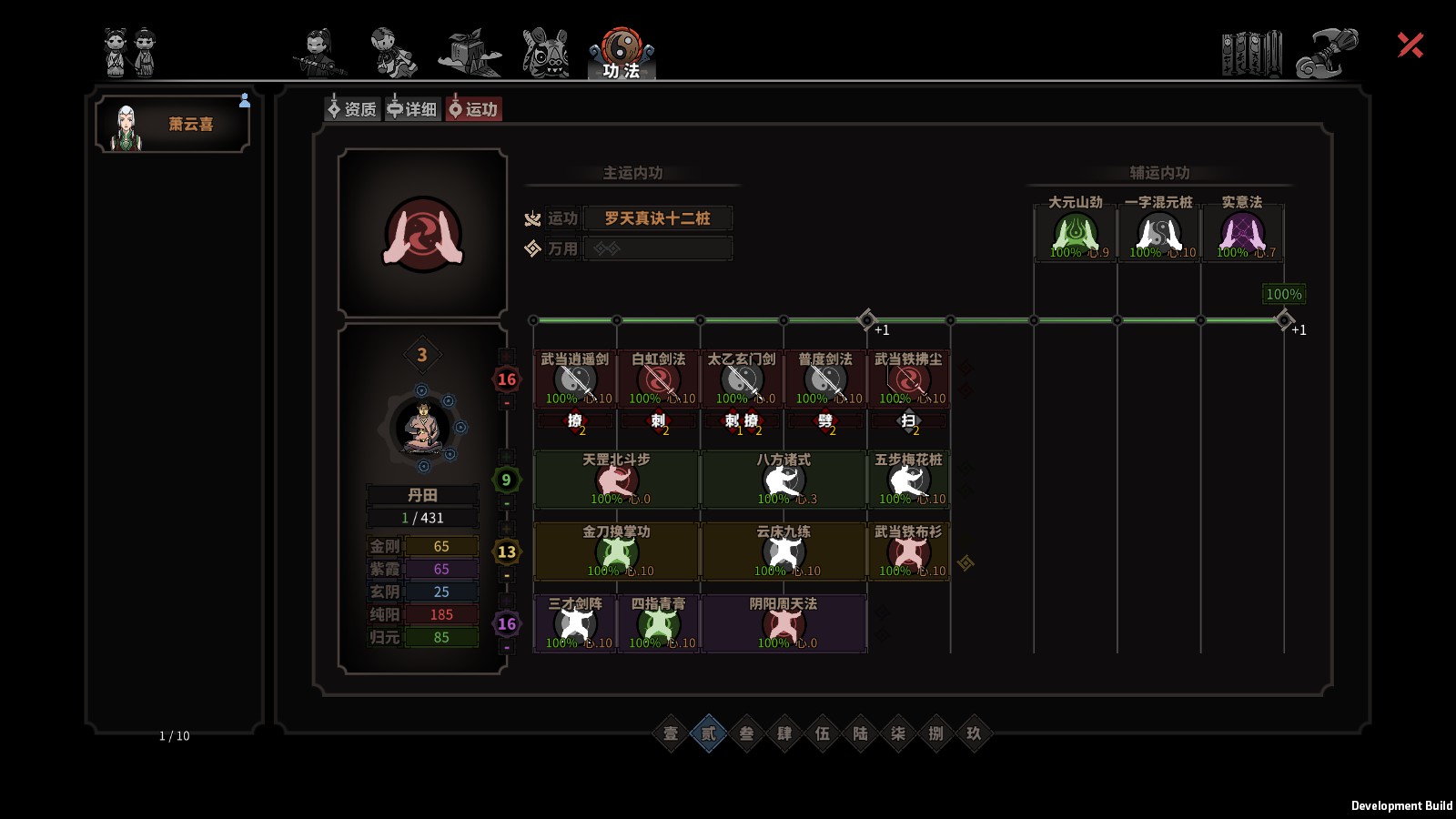Image resolution: width=1456 pixels, height=819 pixels.
Task: Select the 金刀换掌功 skill slot
Action: tap(617, 551)
